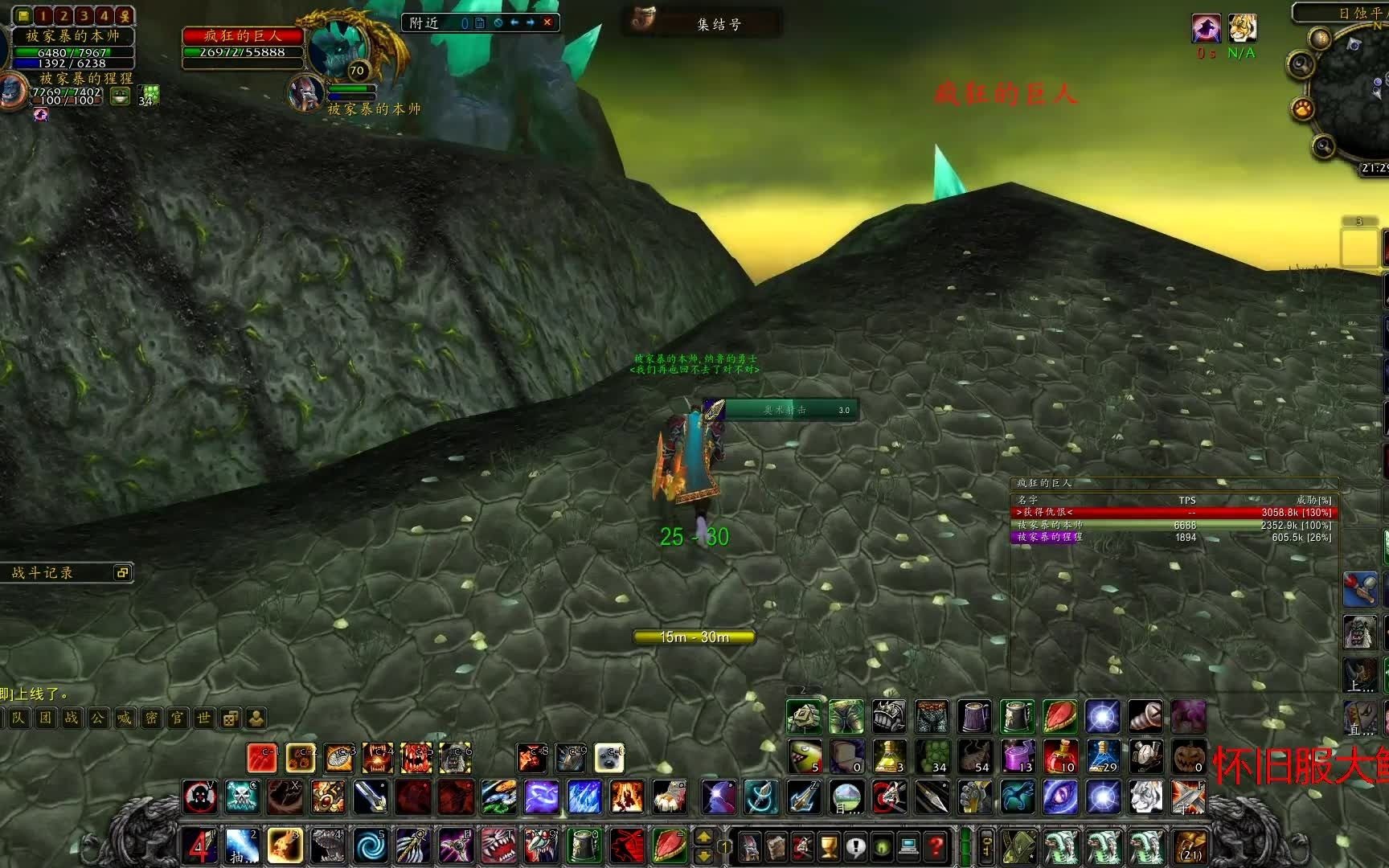Close the 附近 nearby panel with red X
Image resolution: width=1389 pixels, height=868 pixels.
pyautogui.click(x=547, y=23)
